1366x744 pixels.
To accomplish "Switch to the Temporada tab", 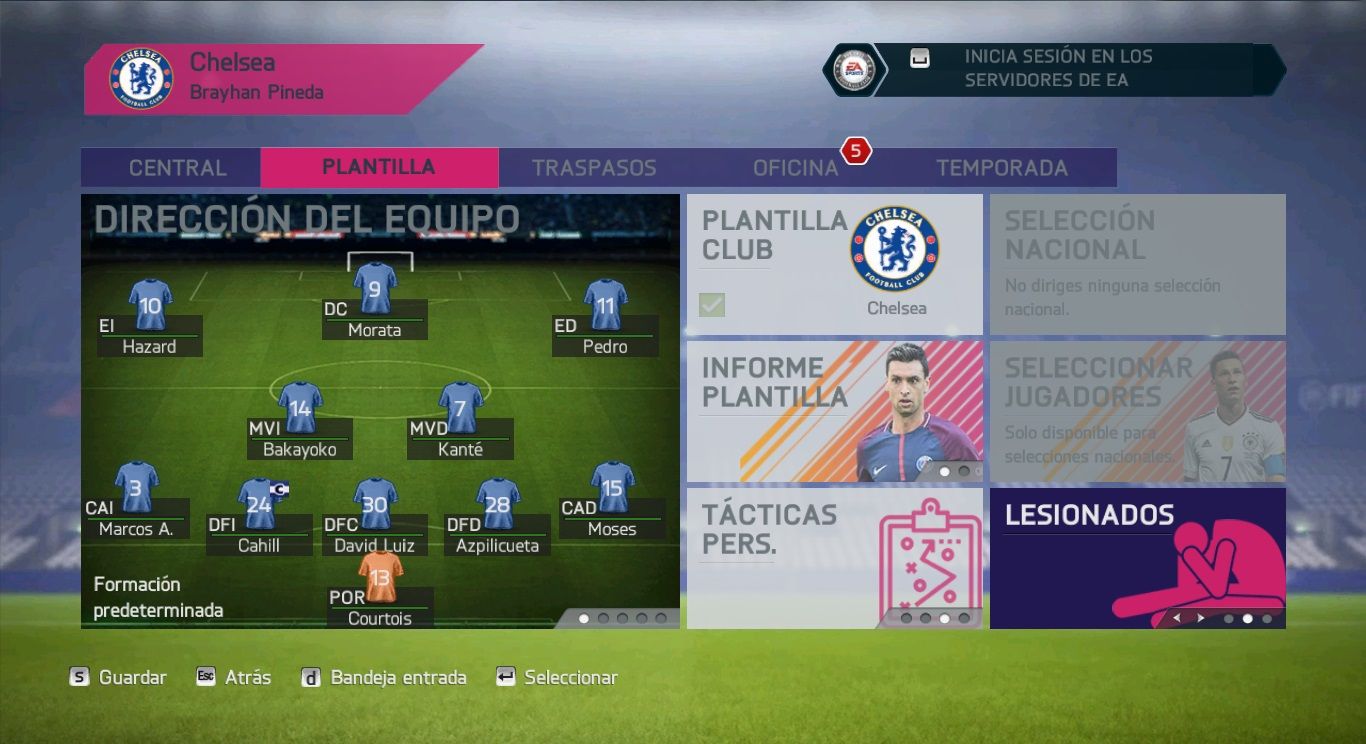I will pyautogui.click(x=1001, y=168).
